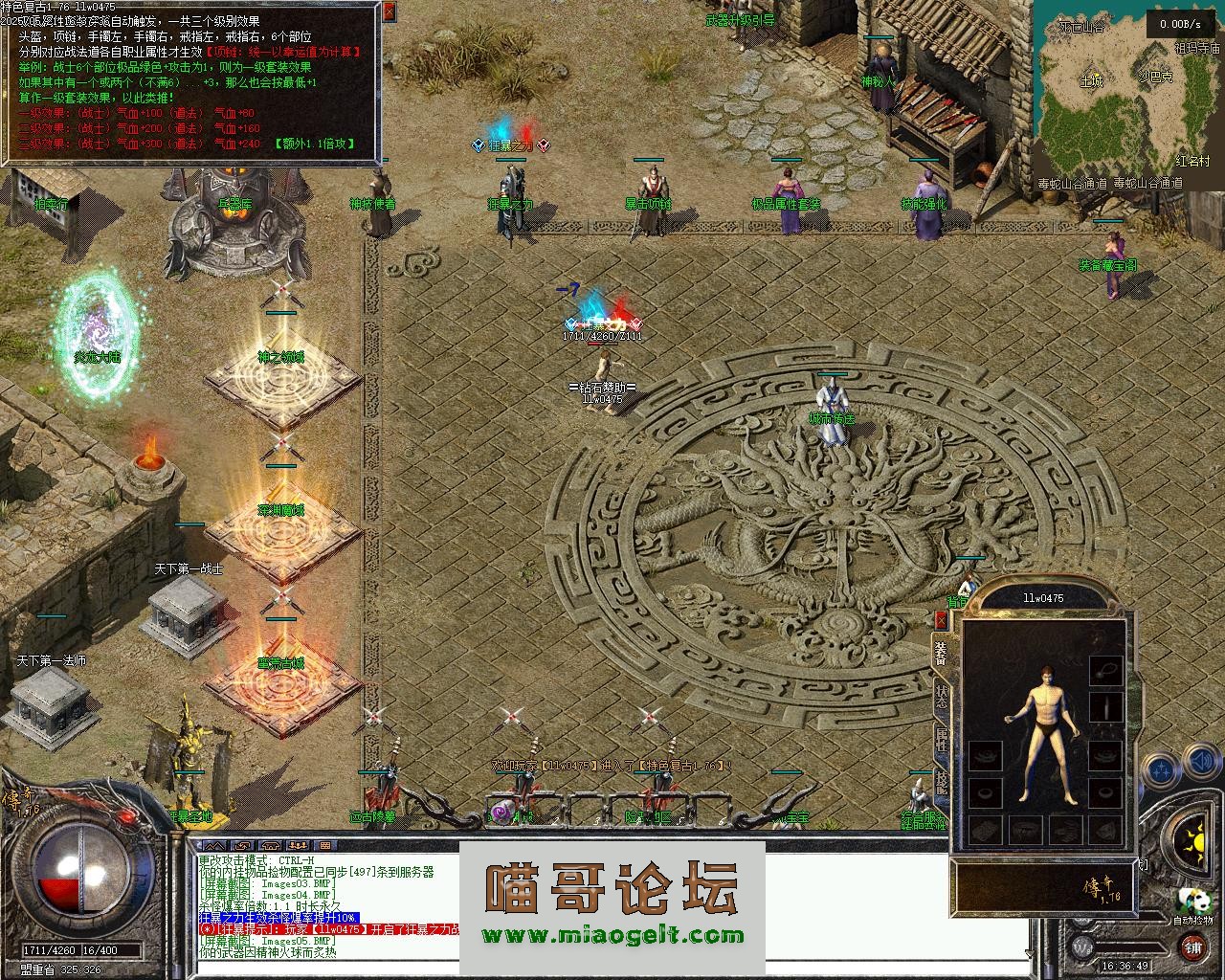This screenshot has height=980, width=1225.
Task: Switch to the 状态 (Status) tab
Action: coord(941,695)
